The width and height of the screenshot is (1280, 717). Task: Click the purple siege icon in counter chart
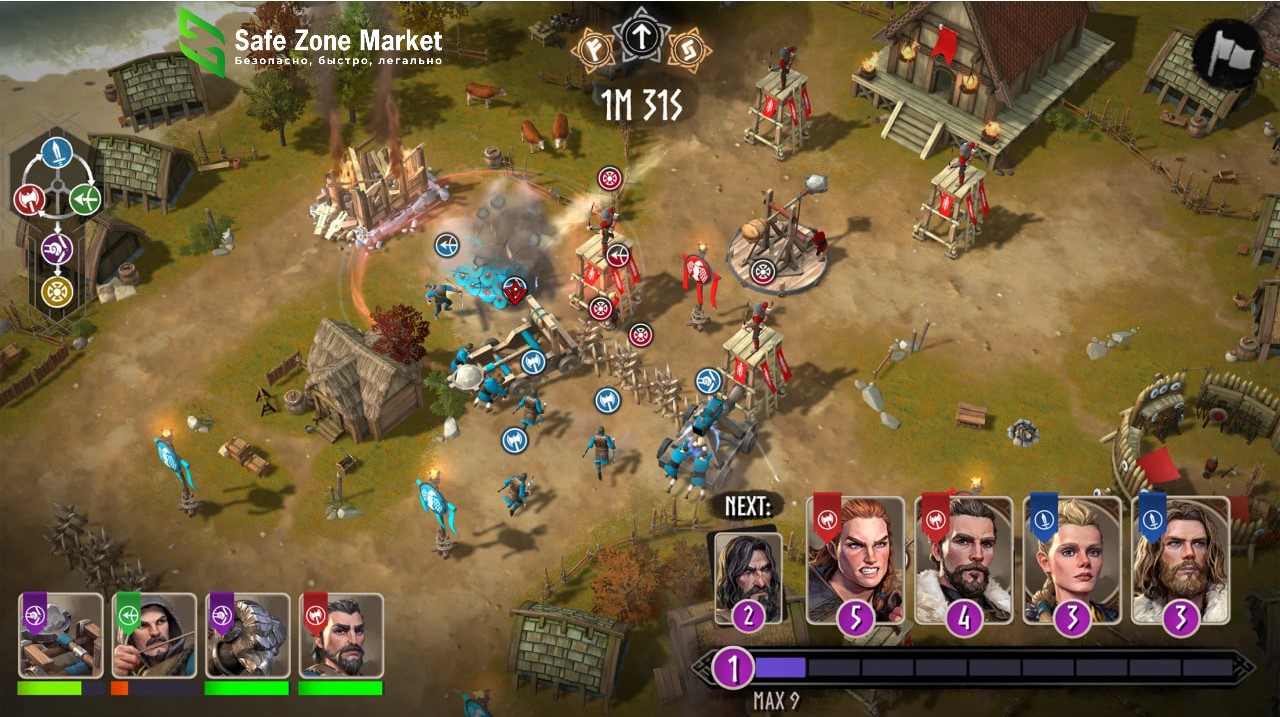[x=57, y=248]
